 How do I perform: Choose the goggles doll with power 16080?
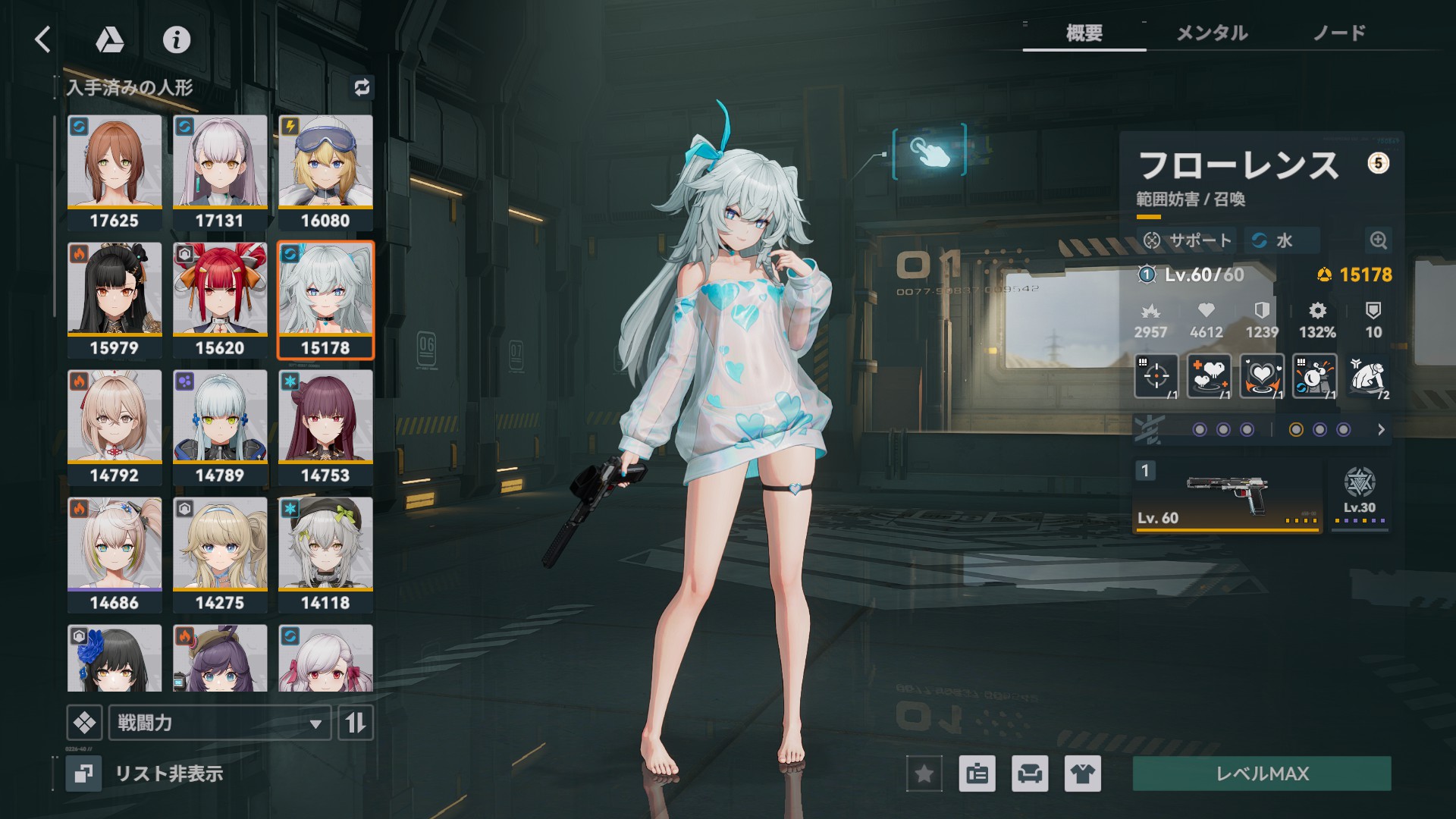coord(325,172)
